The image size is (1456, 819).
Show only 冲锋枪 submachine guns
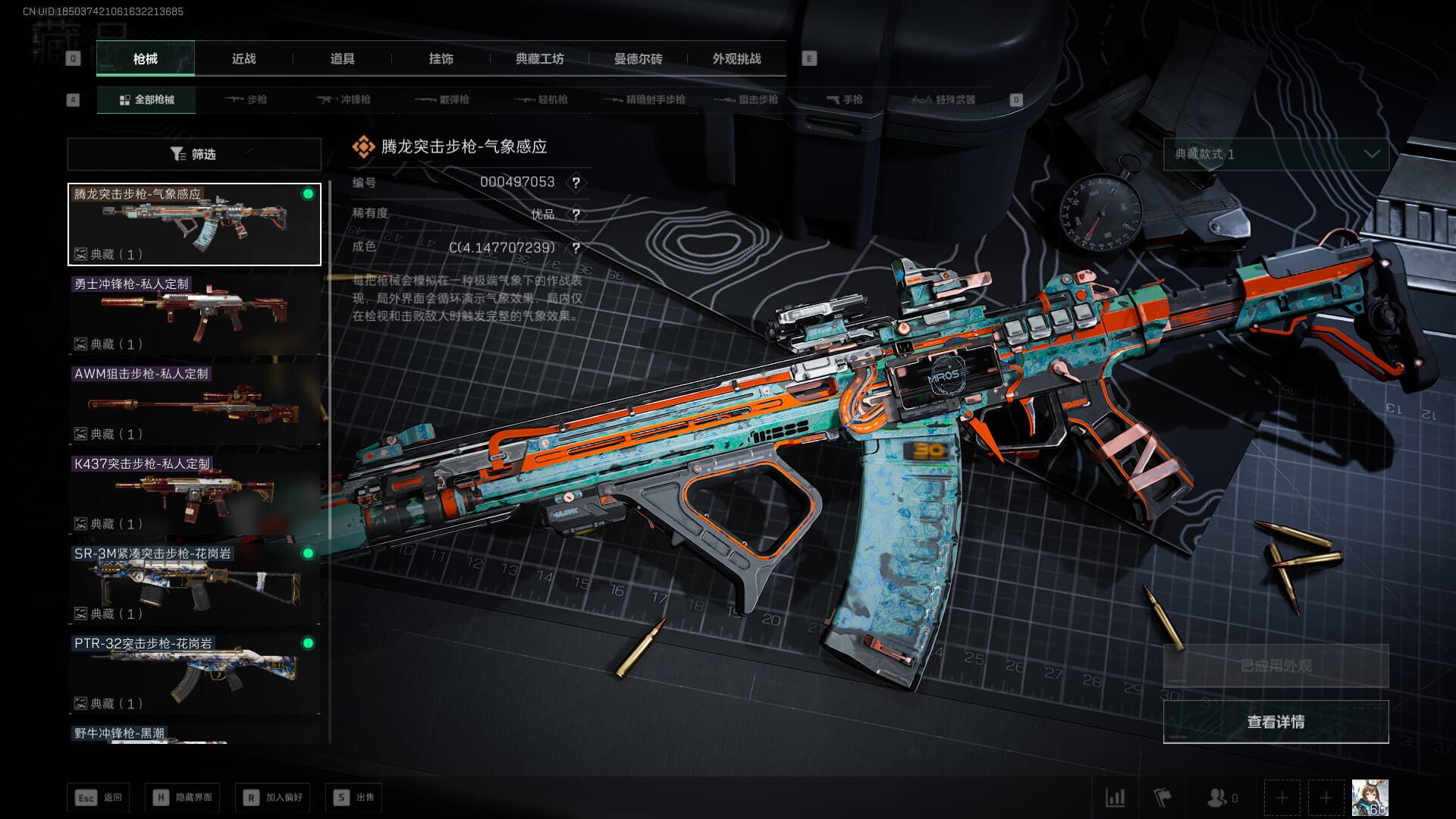tap(345, 99)
